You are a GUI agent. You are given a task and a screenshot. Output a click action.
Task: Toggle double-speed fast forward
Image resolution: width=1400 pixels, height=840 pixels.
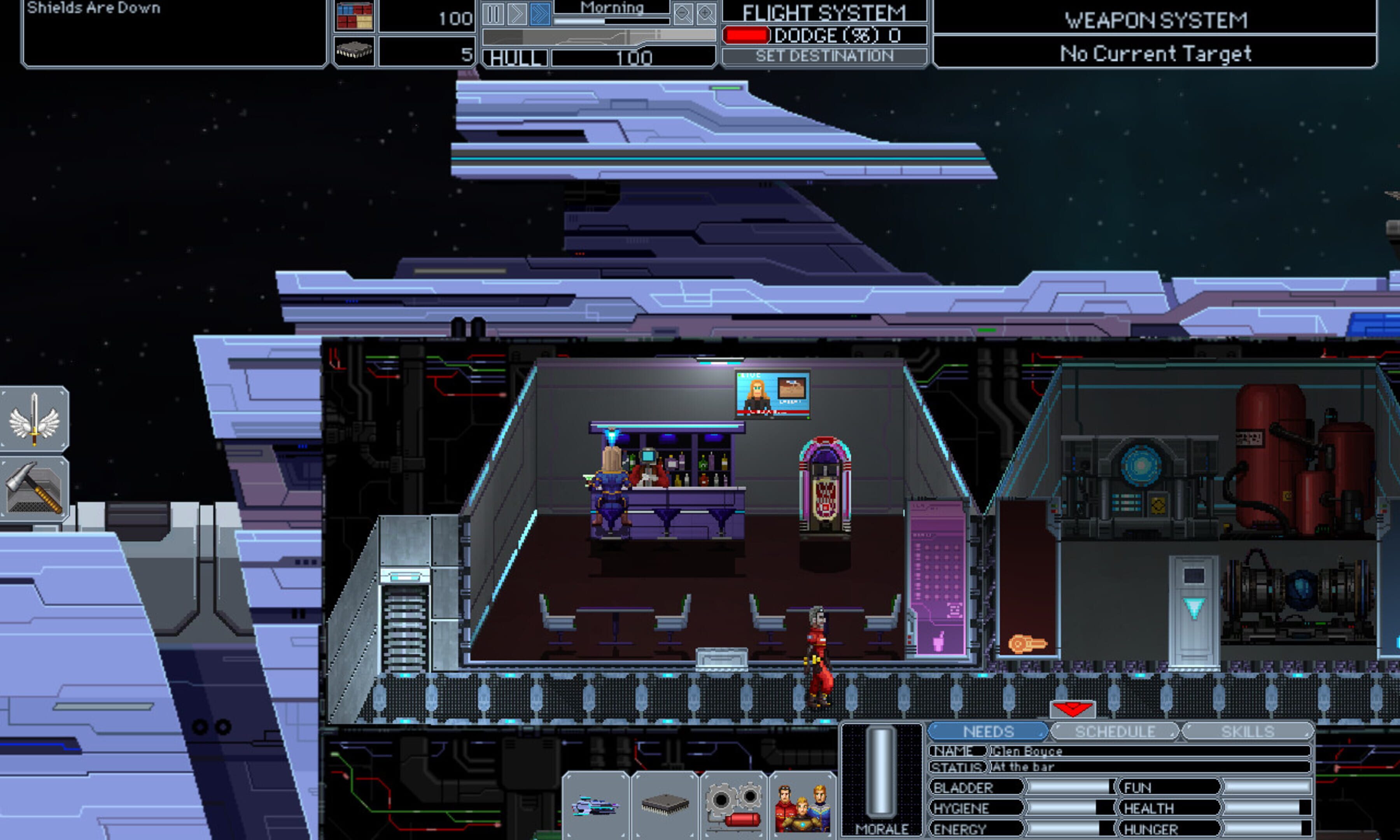click(541, 13)
